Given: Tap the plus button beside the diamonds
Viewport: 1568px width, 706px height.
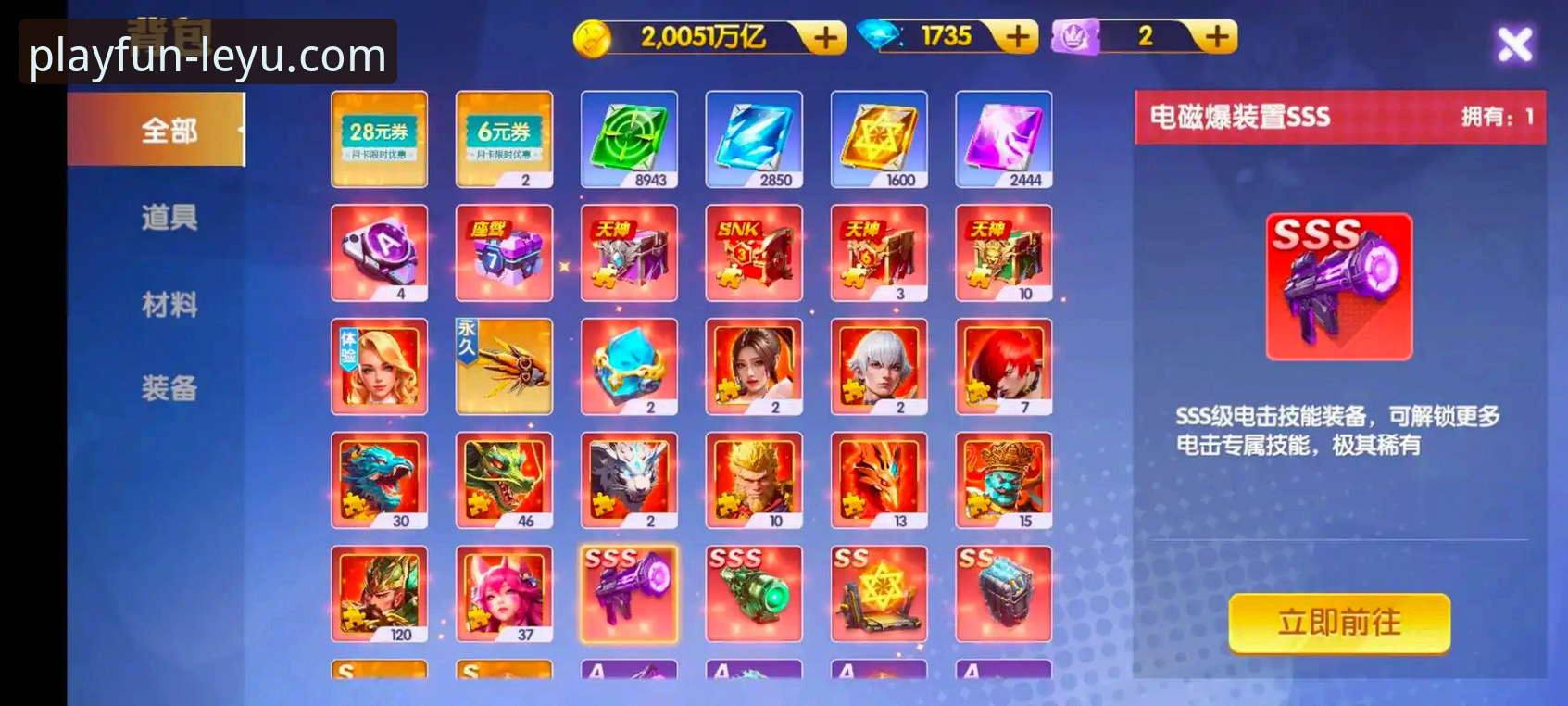Looking at the screenshot, I should 1017,37.
